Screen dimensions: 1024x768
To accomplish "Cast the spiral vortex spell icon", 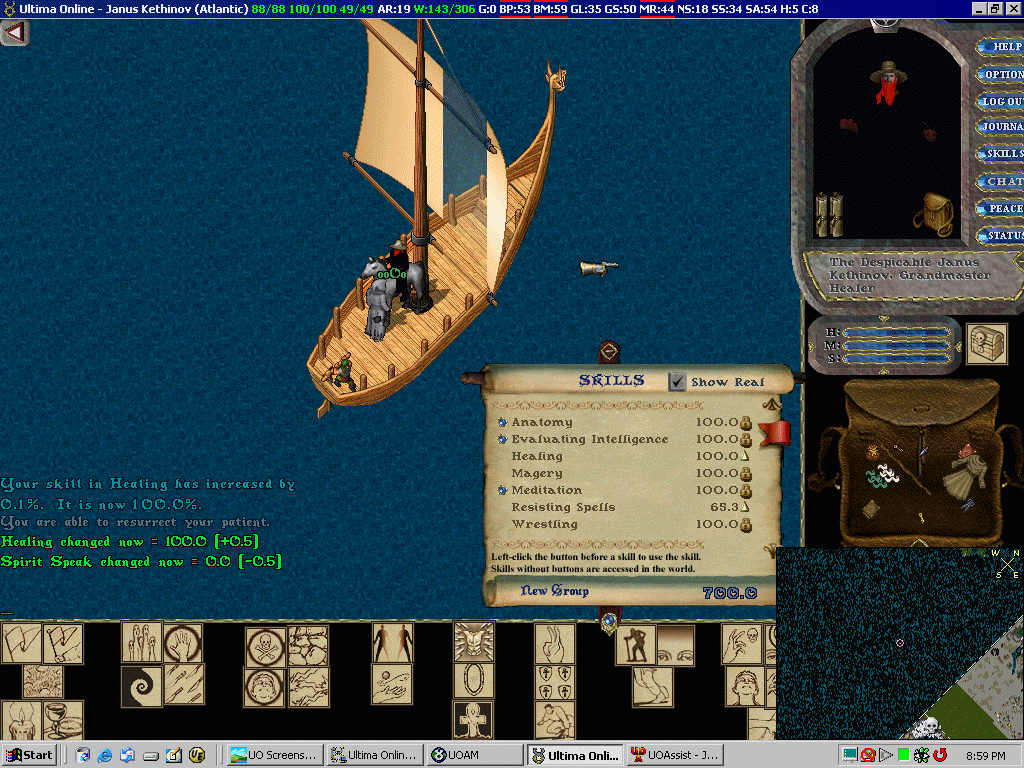I will pyautogui.click(x=141, y=686).
